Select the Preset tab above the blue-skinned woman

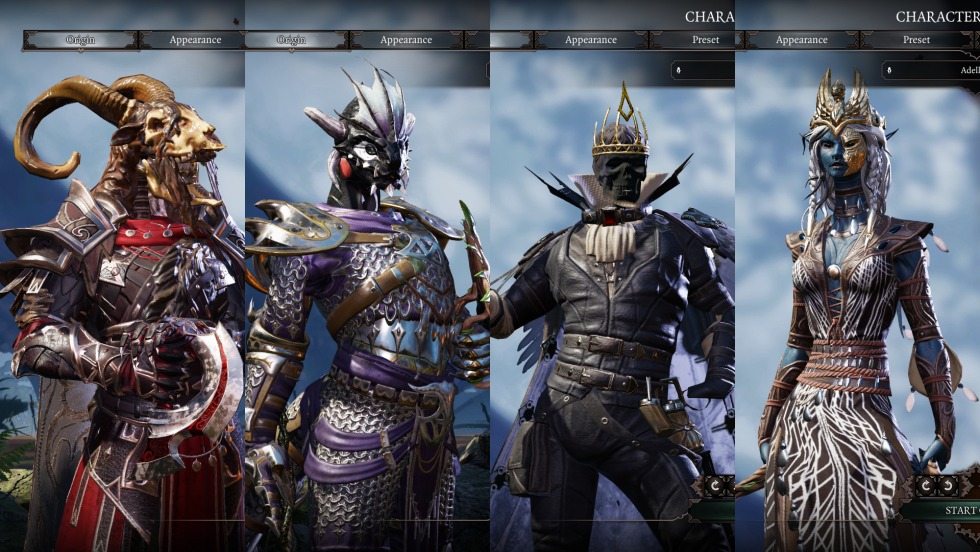click(916, 40)
